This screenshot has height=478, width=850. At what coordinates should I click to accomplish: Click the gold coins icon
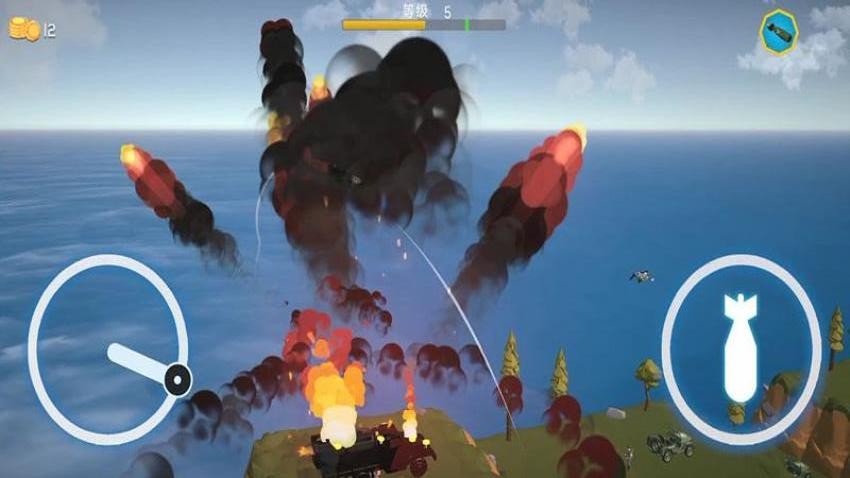pos(24,30)
